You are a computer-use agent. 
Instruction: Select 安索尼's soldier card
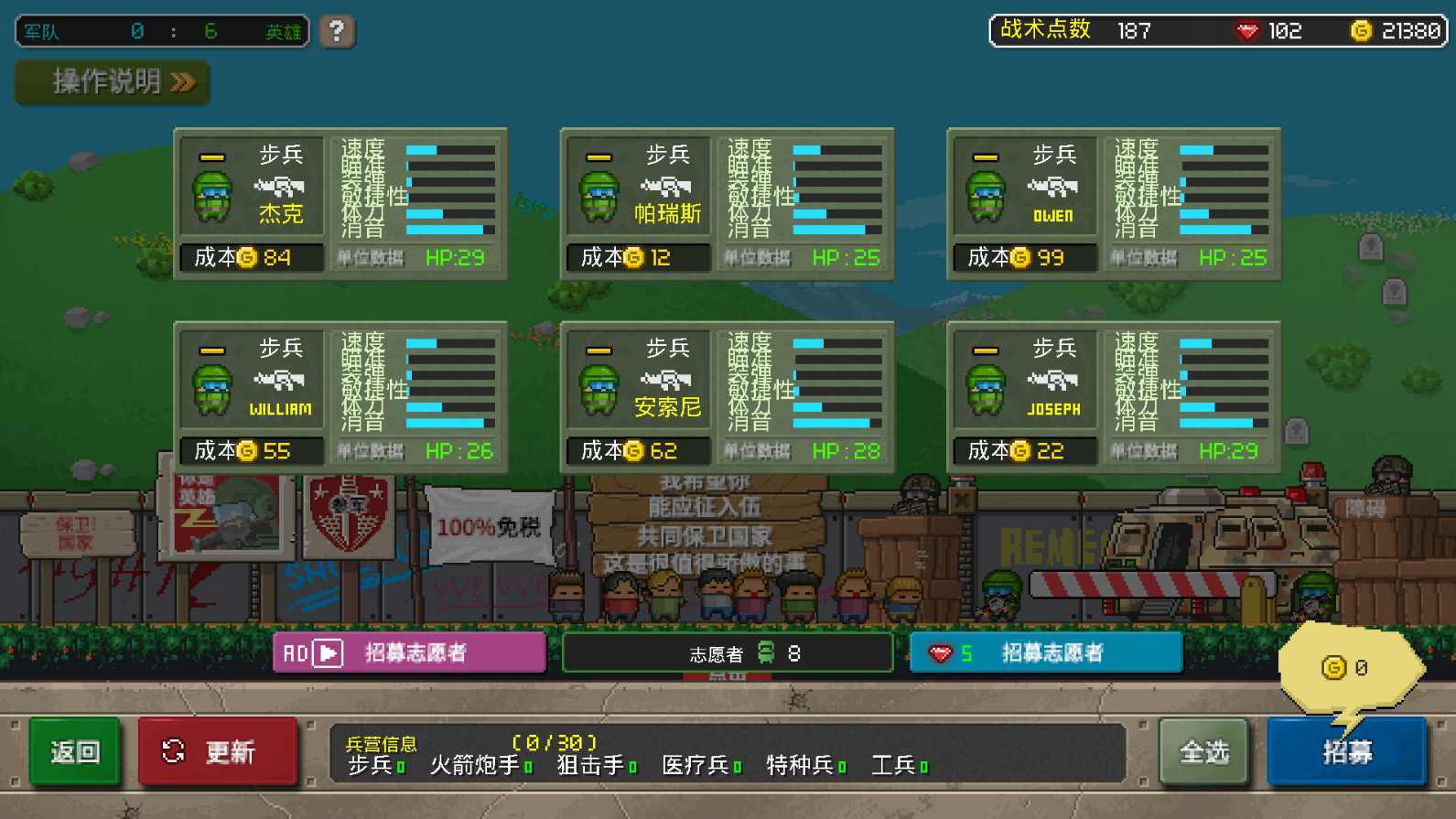pyautogui.click(x=727, y=393)
